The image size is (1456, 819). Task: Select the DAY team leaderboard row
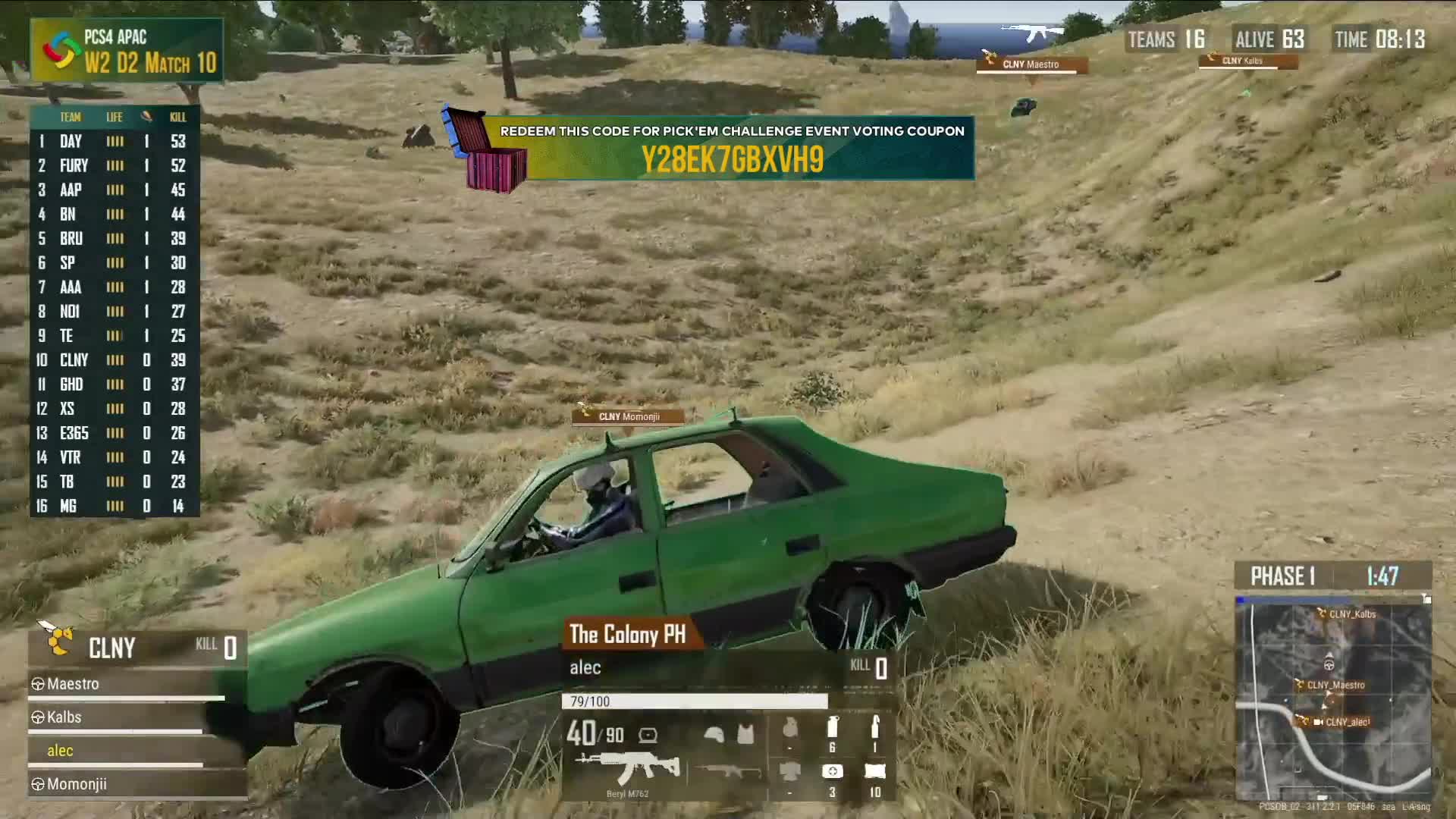pos(114,141)
